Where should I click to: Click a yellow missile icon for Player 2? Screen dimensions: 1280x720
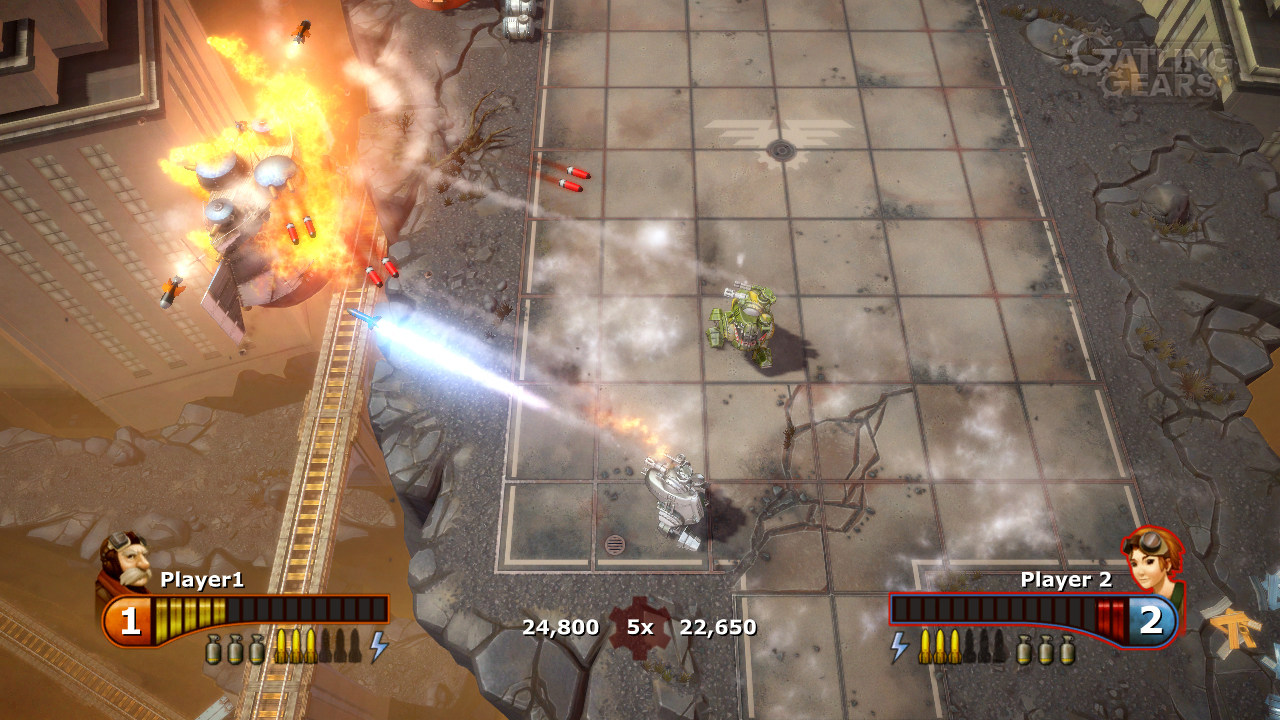point(925,647)
